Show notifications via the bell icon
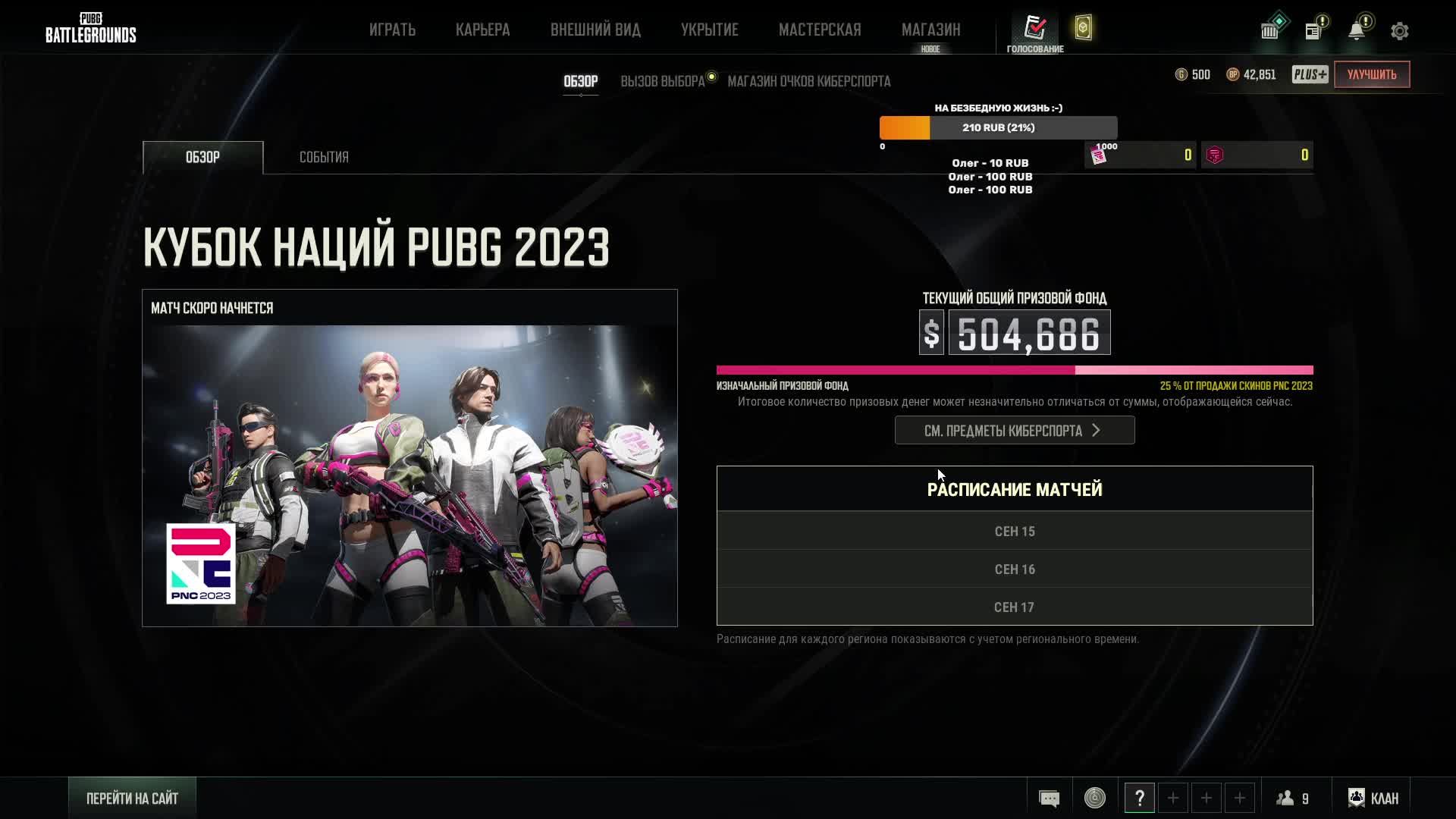Screen dimensions: 1456x819 pos(1357,30)
